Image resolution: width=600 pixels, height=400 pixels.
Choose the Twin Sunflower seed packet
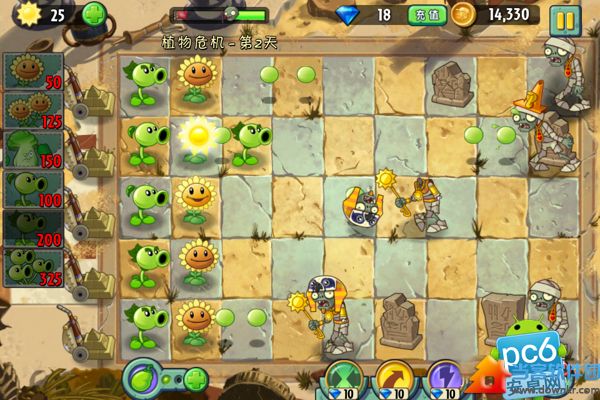pos(33,111)
